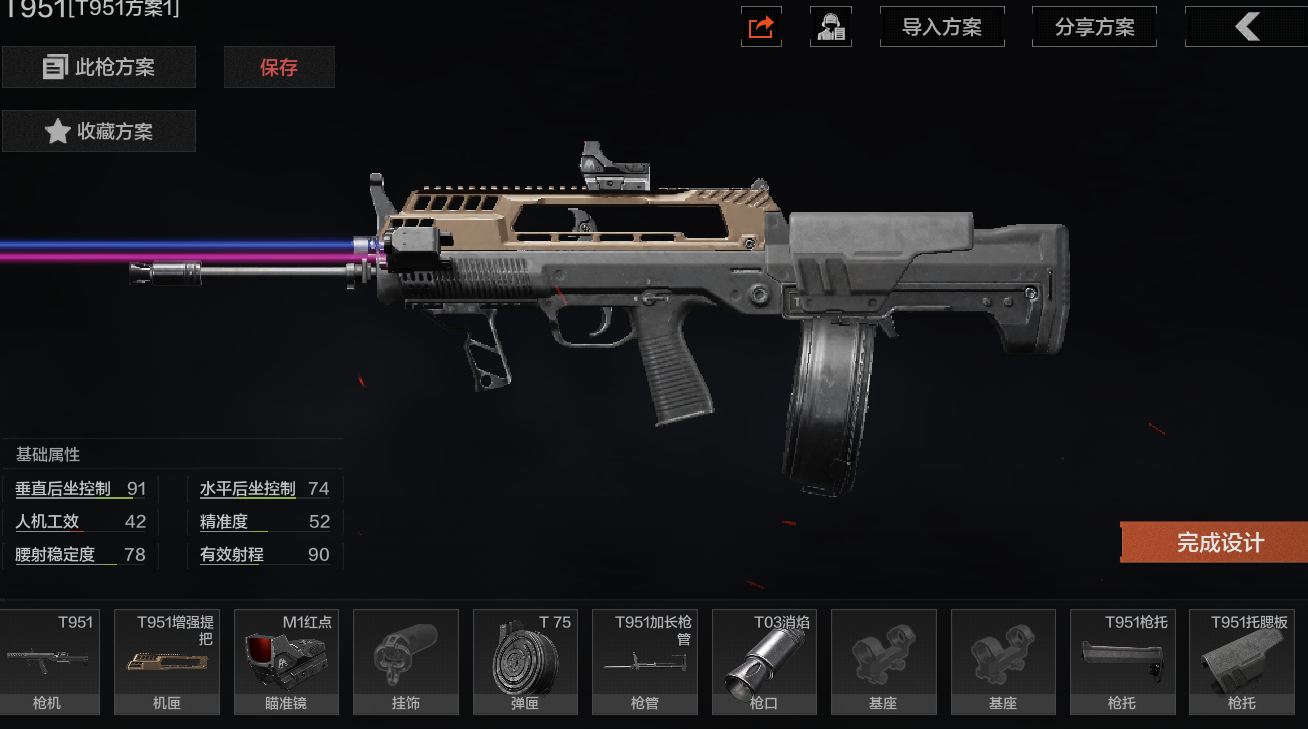Open the 此枪方案 weapon schemes list

point(99,68)
